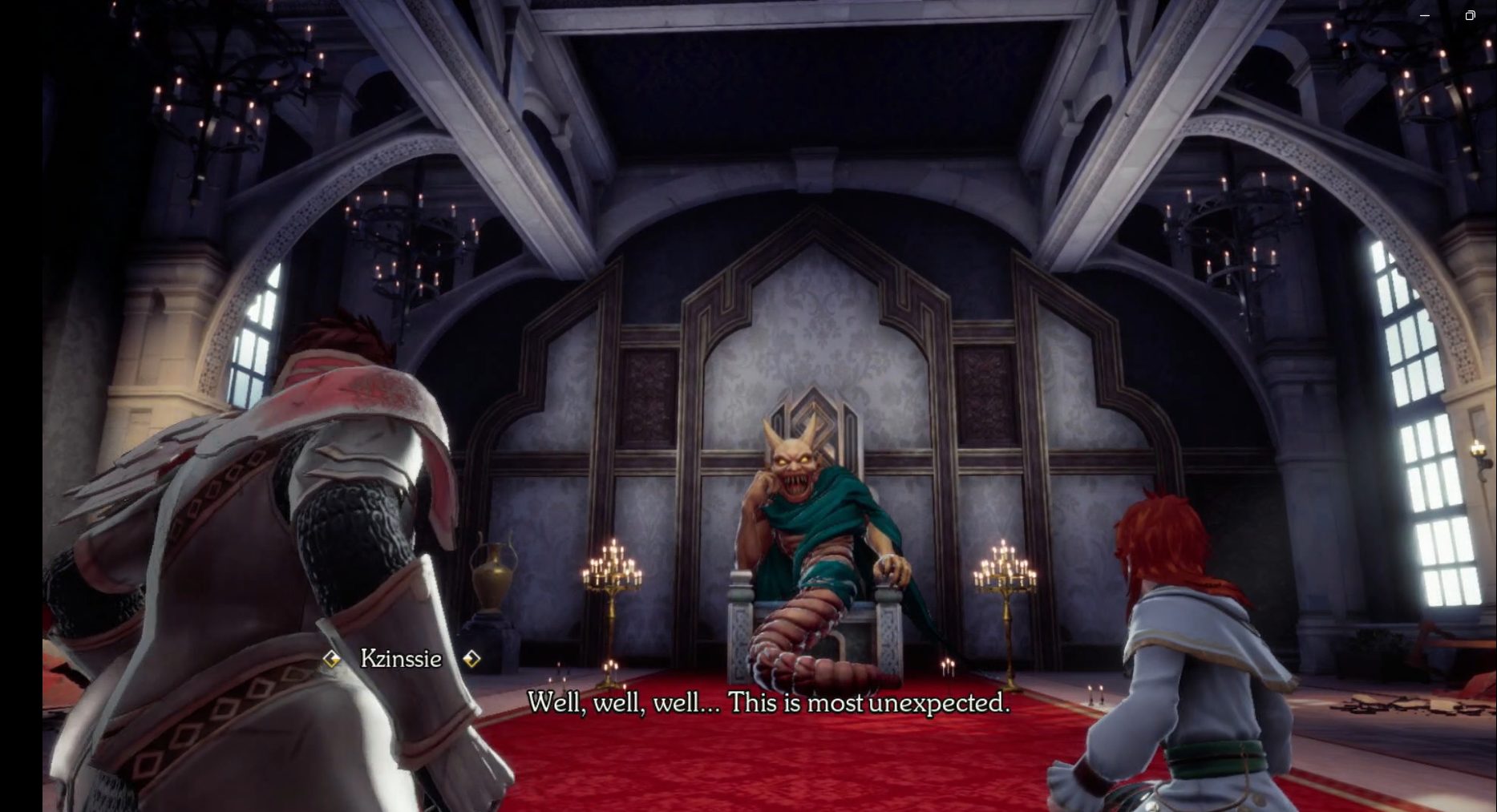Restore down the game window
The height and width of the screenshot is (812, 1497).
[x=1470, y=15]
